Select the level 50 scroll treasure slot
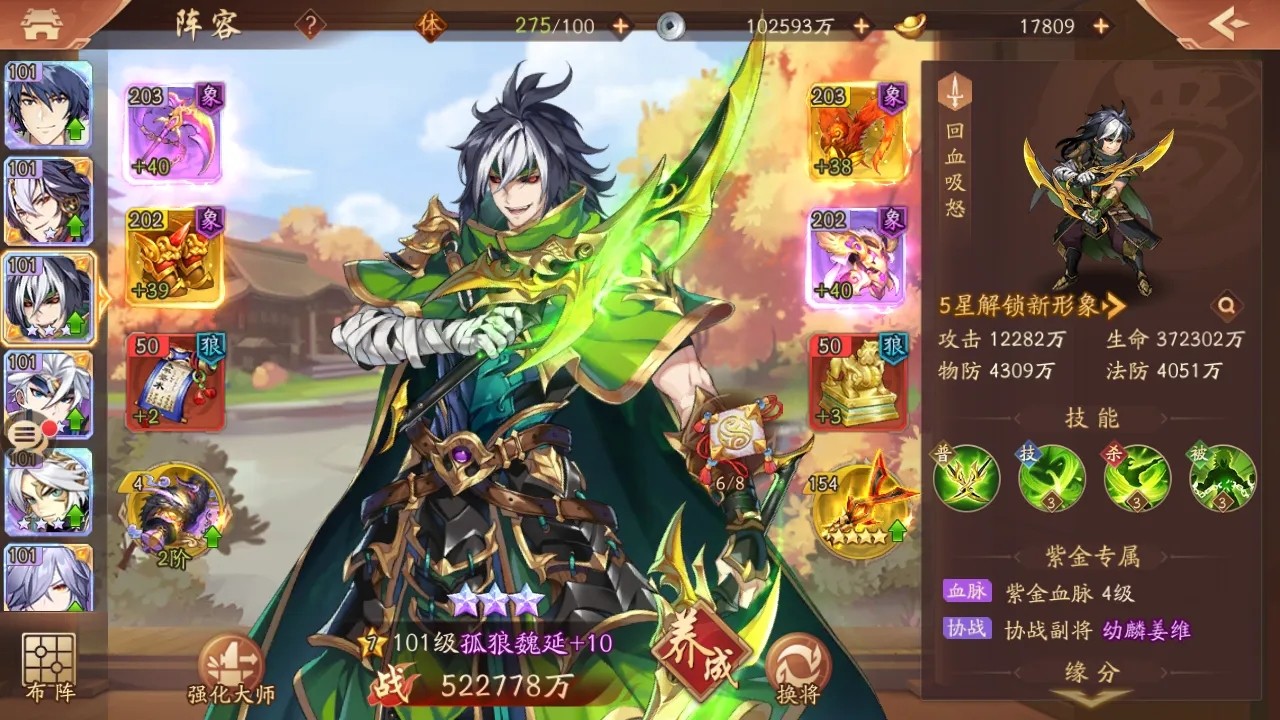The width and height of the screenshot is (1280, 720). pyautogui.click(x=175, y=381)
